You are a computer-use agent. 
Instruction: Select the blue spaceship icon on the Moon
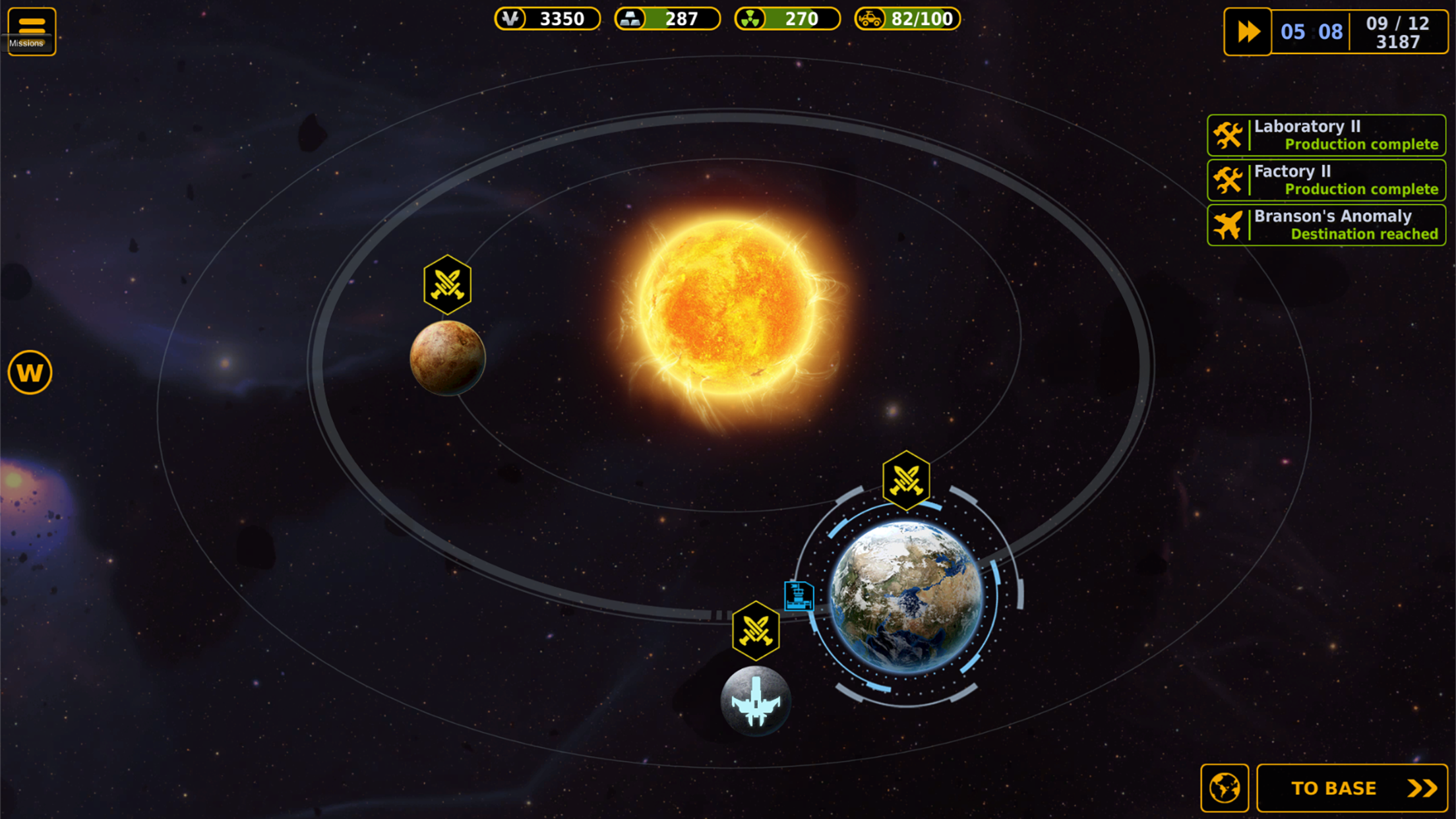pos(756,700)
